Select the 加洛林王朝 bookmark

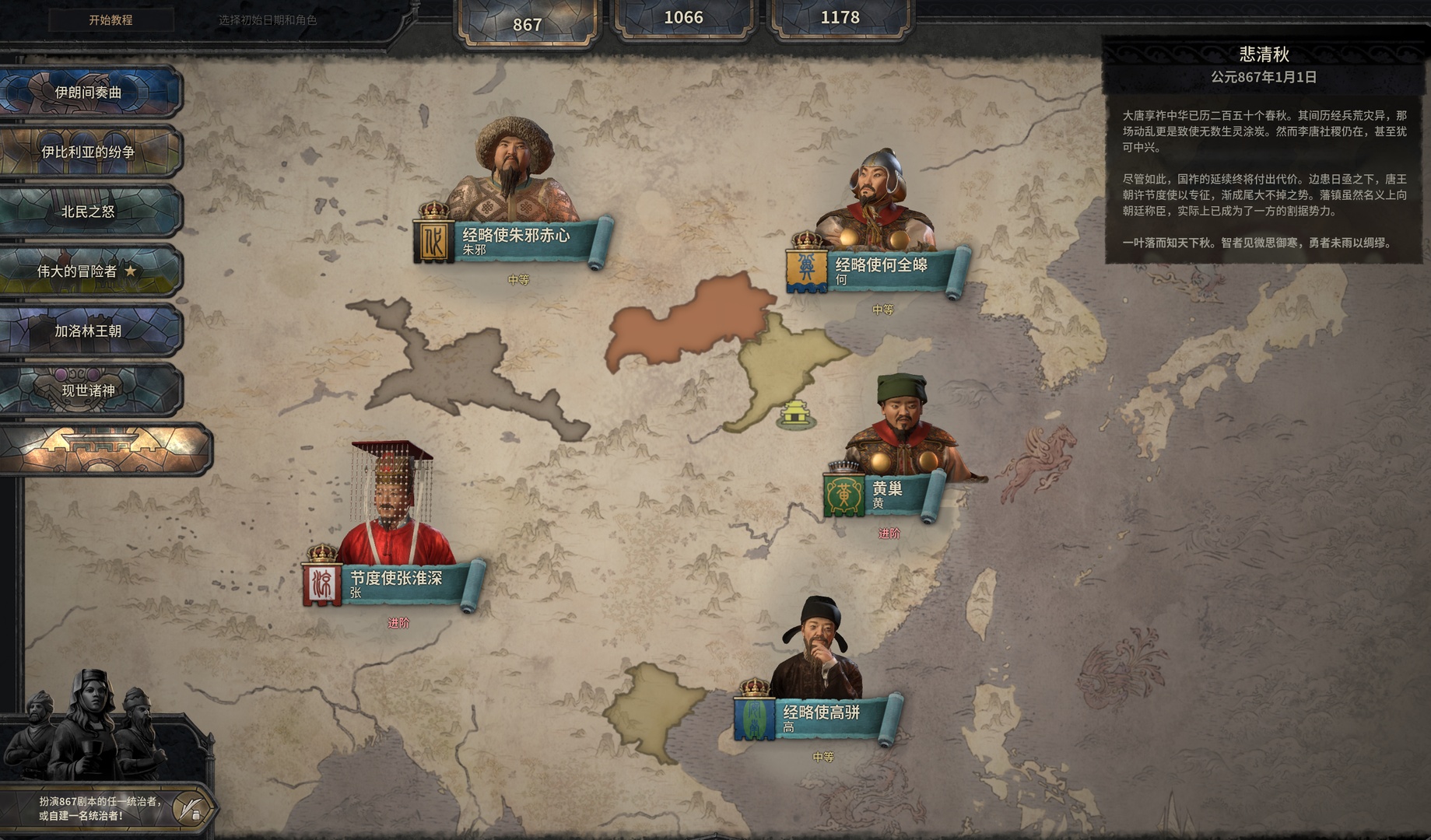(89, 331)
